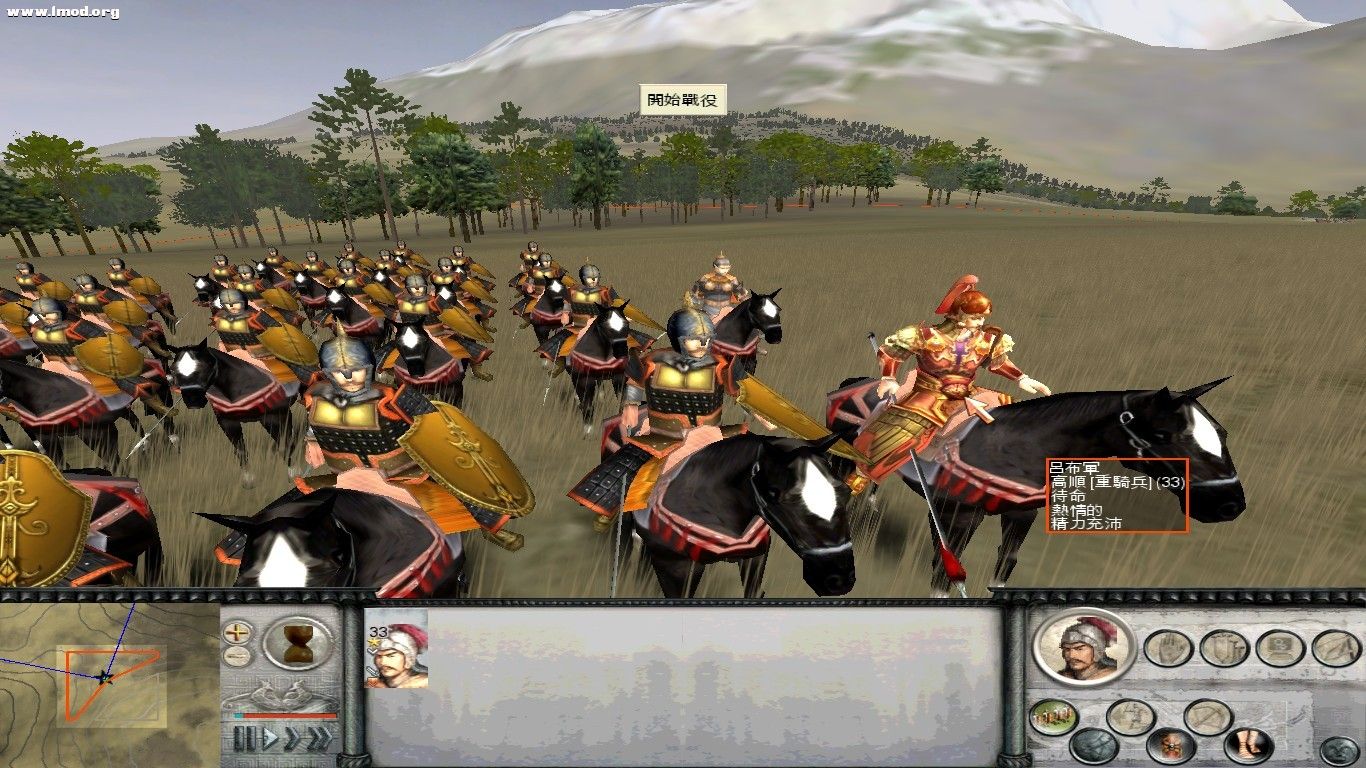Click the cross emblem icon above the minimap panel
The image size is (1366, 768).
237,631
